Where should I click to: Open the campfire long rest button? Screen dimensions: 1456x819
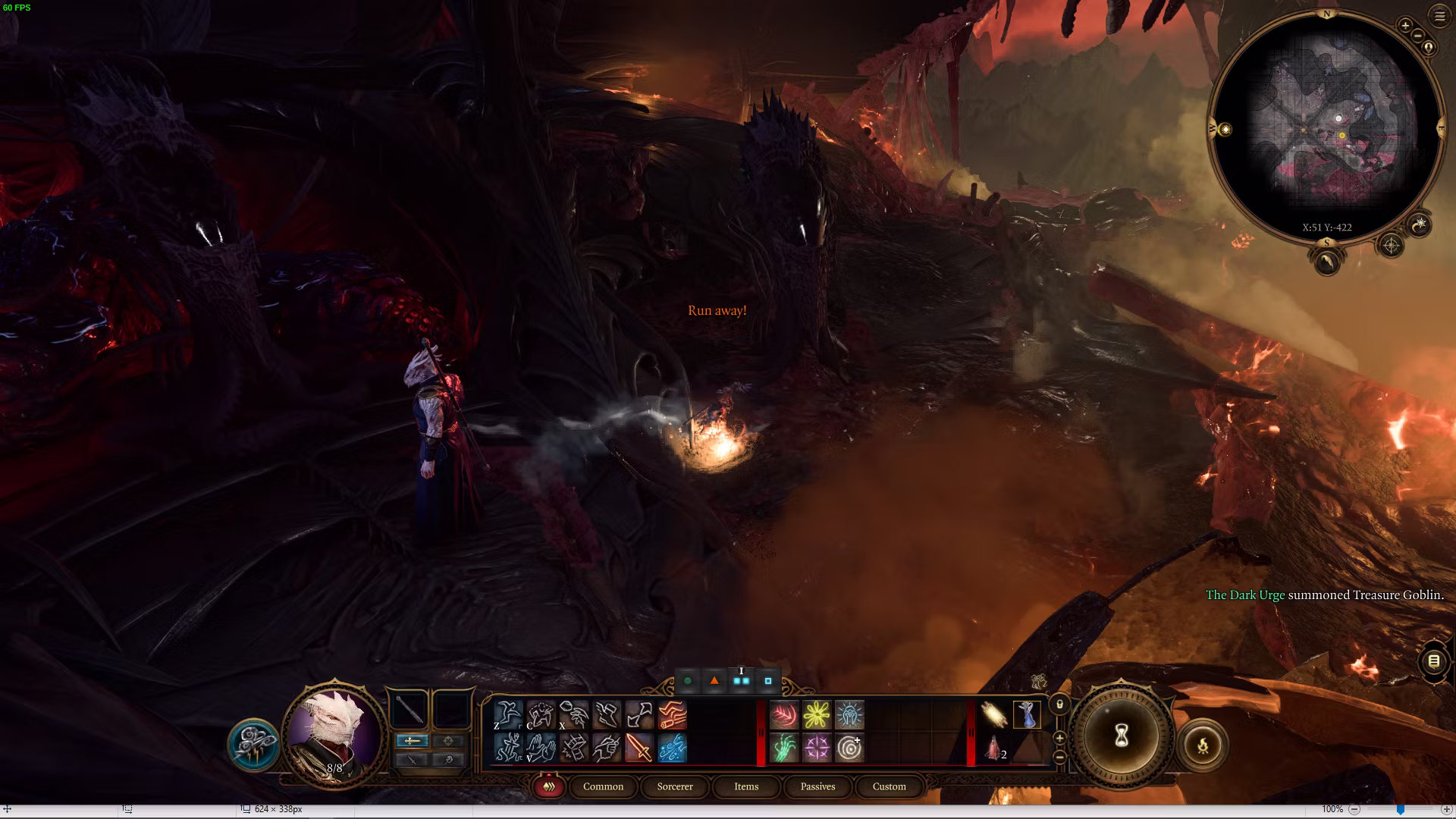point(1203,745)
